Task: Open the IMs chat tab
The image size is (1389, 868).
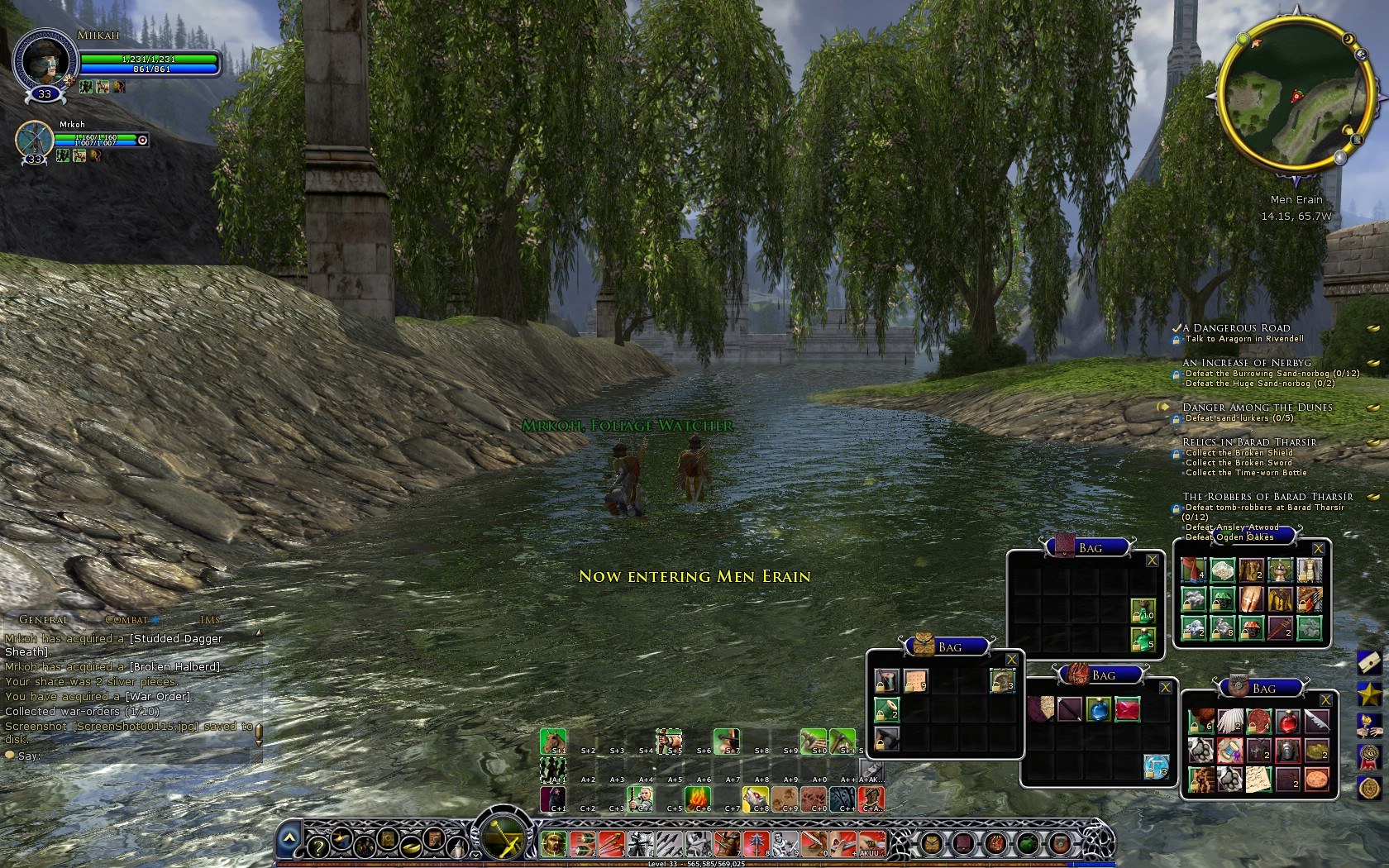Action: (210, 619)
